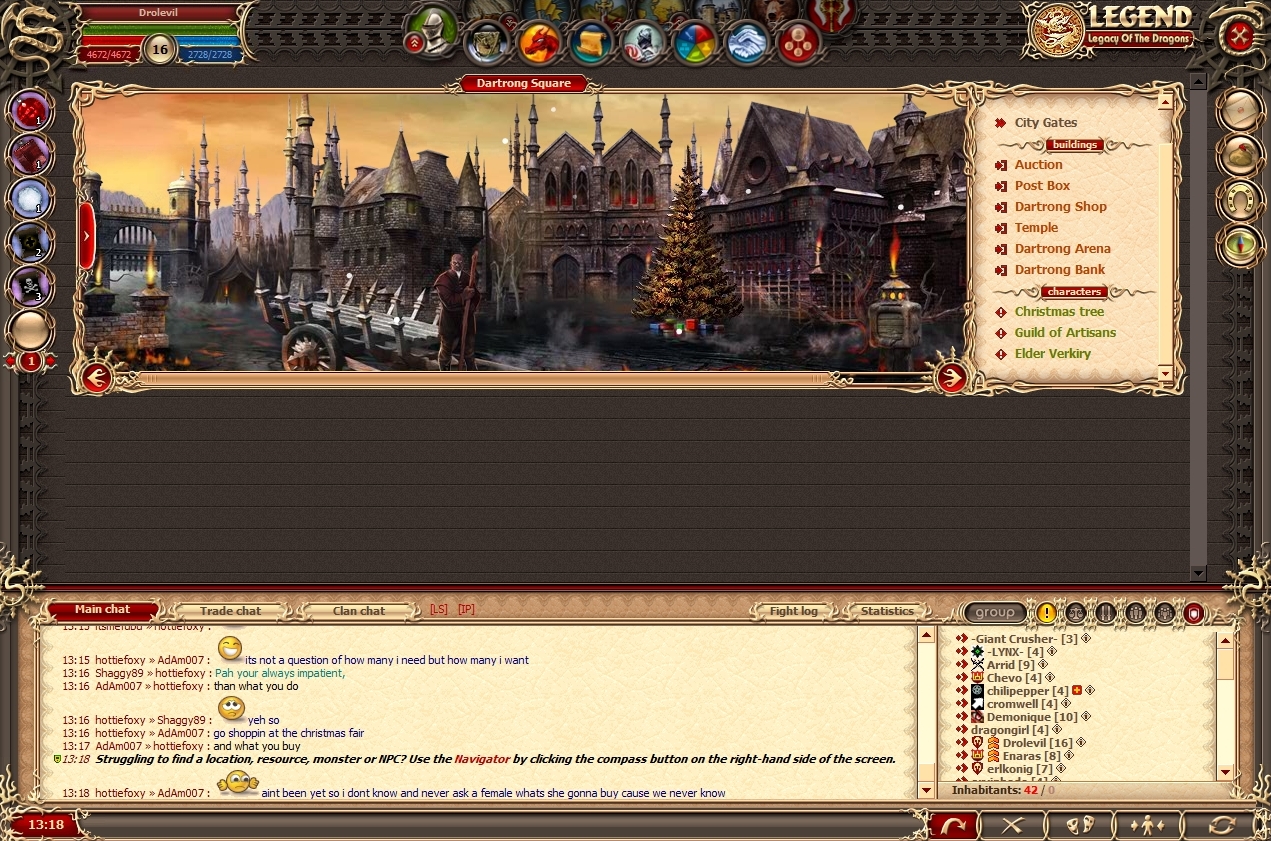Enter the Auction building

click(1038, 165)
